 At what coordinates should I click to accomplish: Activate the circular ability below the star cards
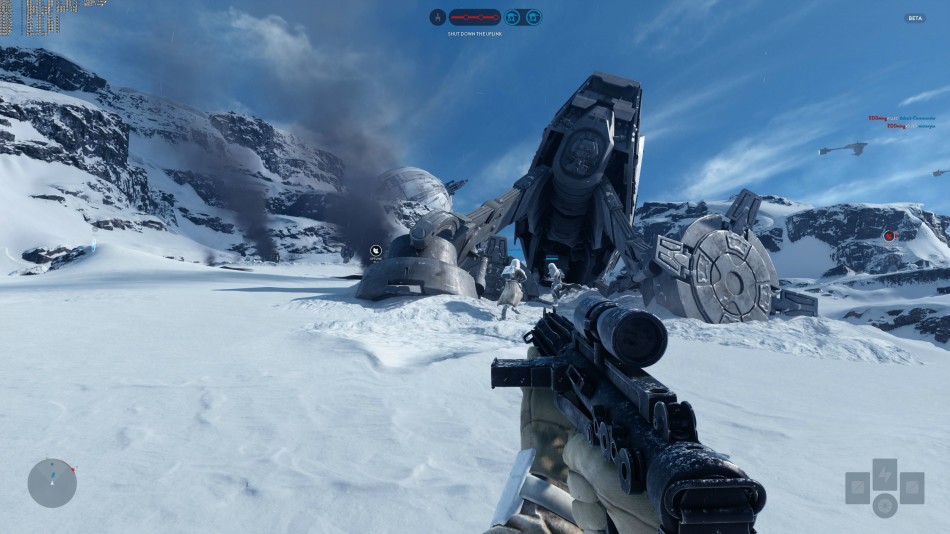tap(884, 505)
